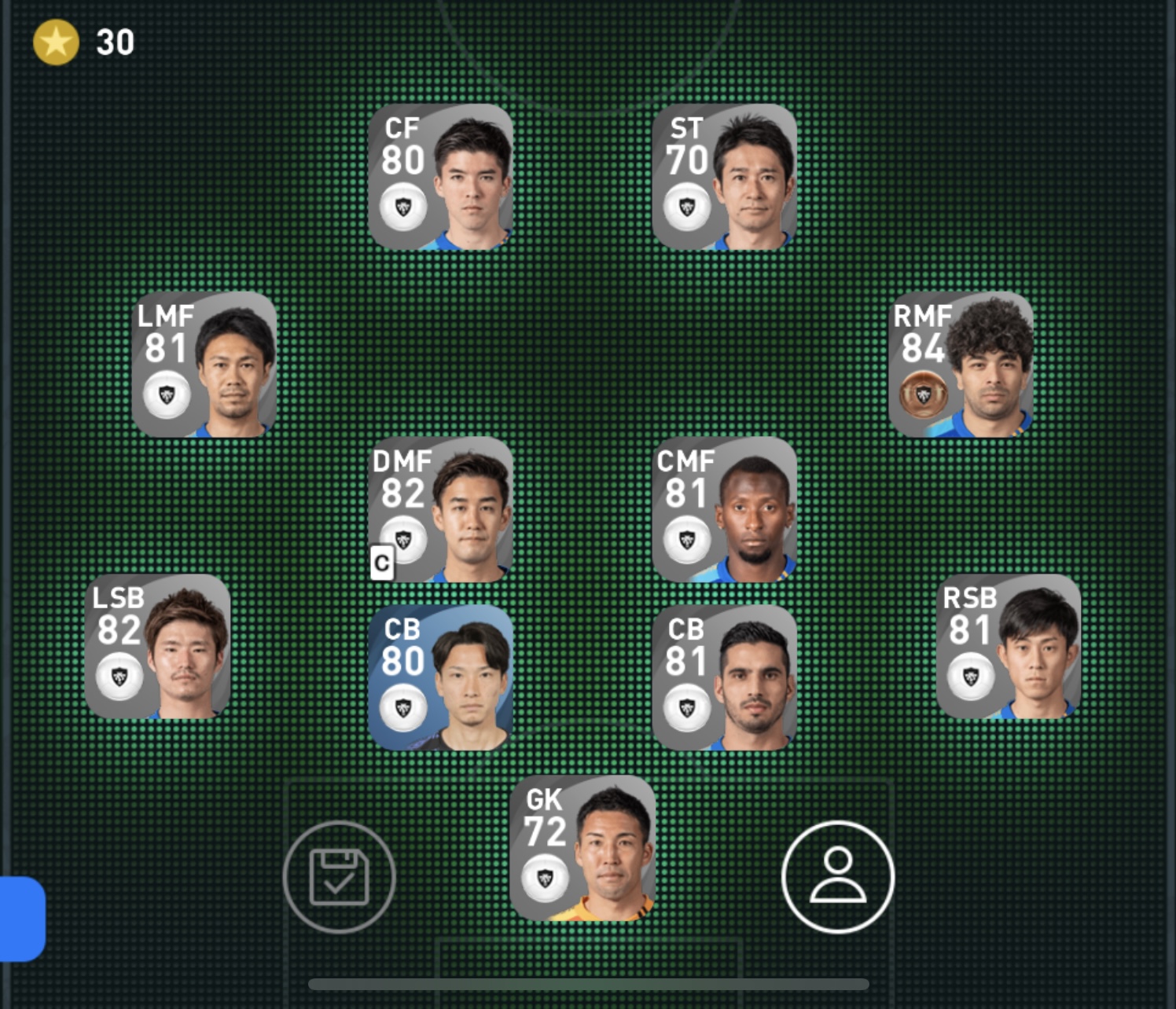The width and height of the screenshot is (1176, 1009).
Task: Choose the CMF player card rated 81
Action: pos(724,510)
